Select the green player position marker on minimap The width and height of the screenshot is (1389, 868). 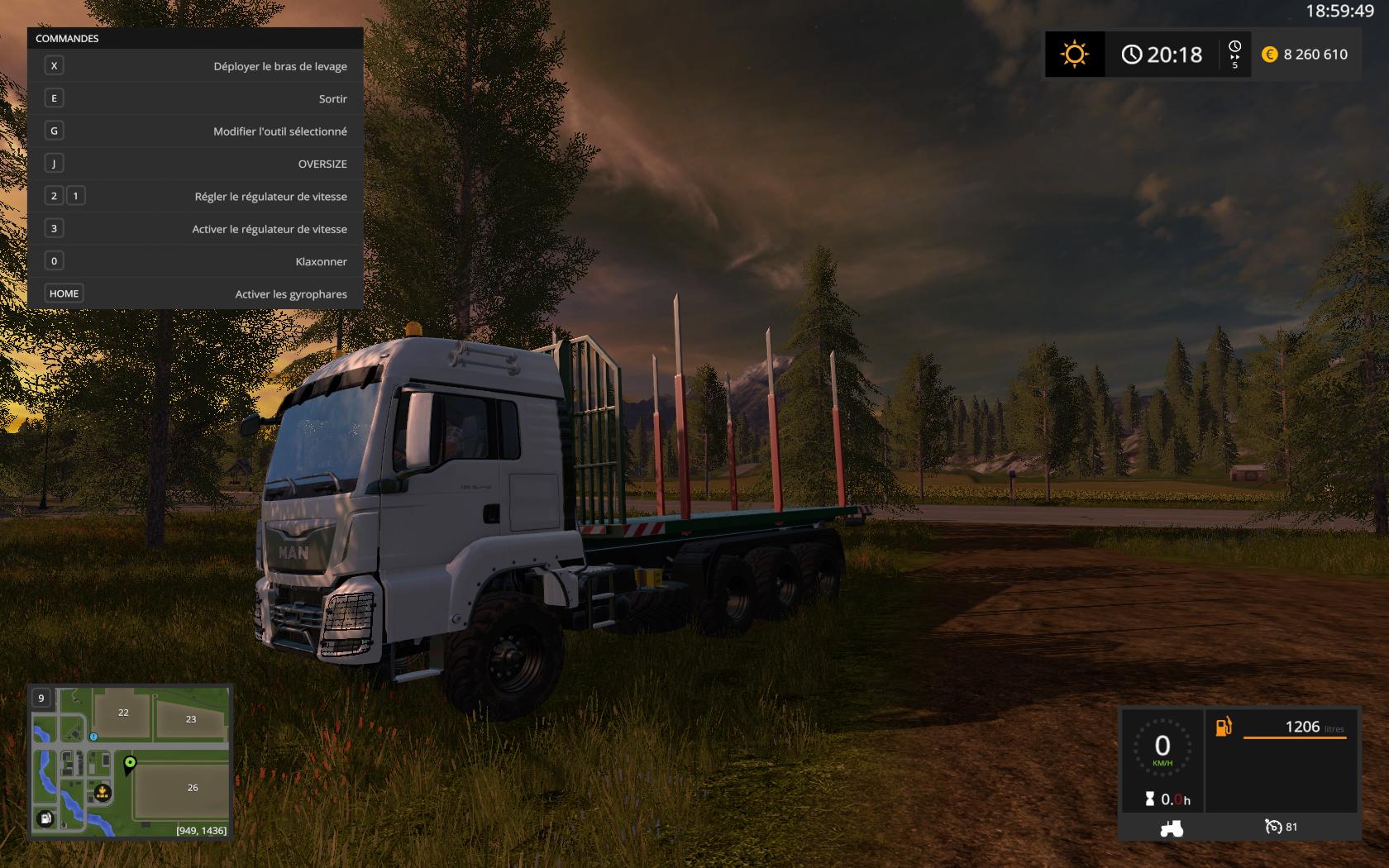tap(130, 763)
